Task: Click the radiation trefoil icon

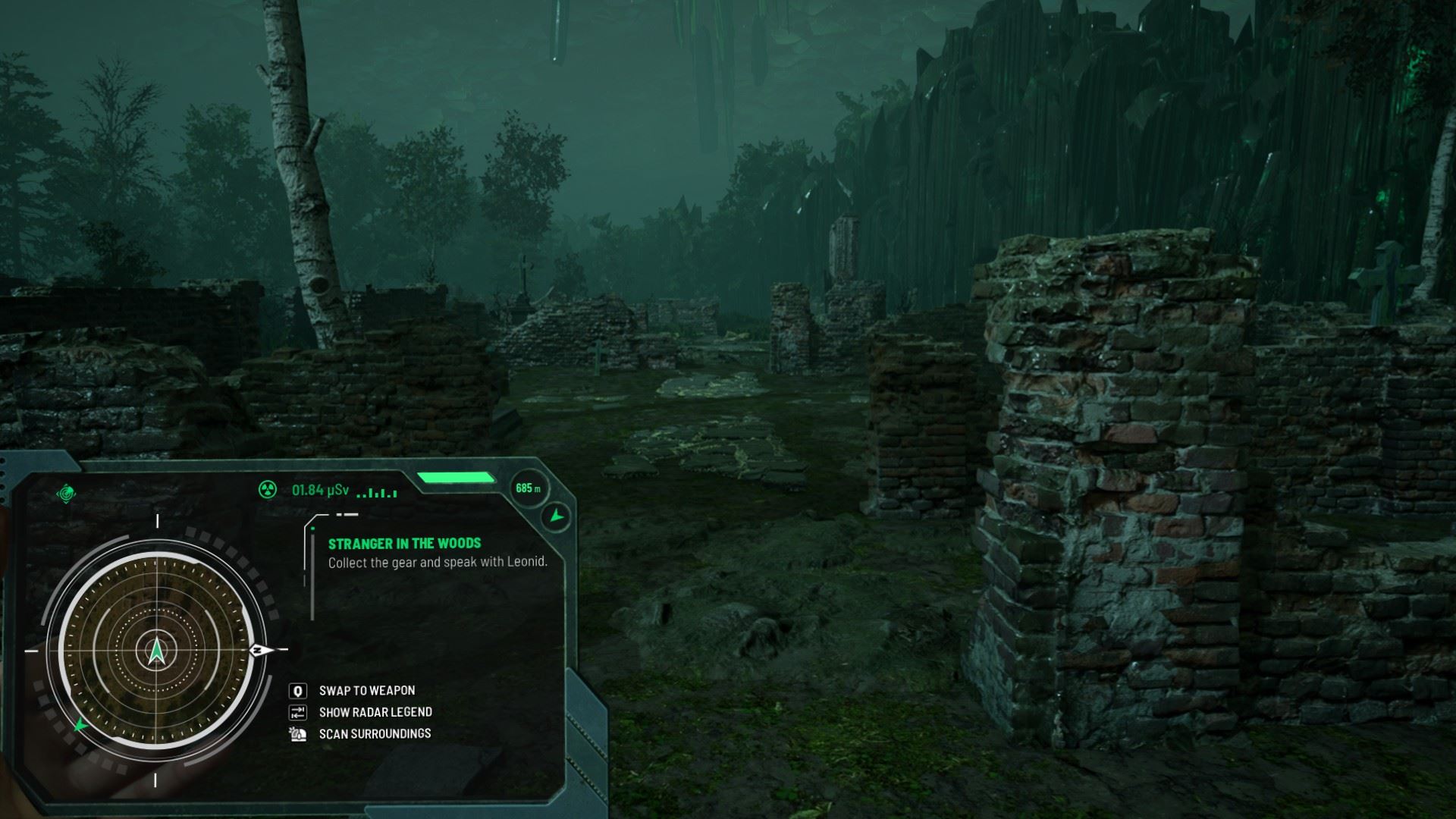Action: pos(267,490)
